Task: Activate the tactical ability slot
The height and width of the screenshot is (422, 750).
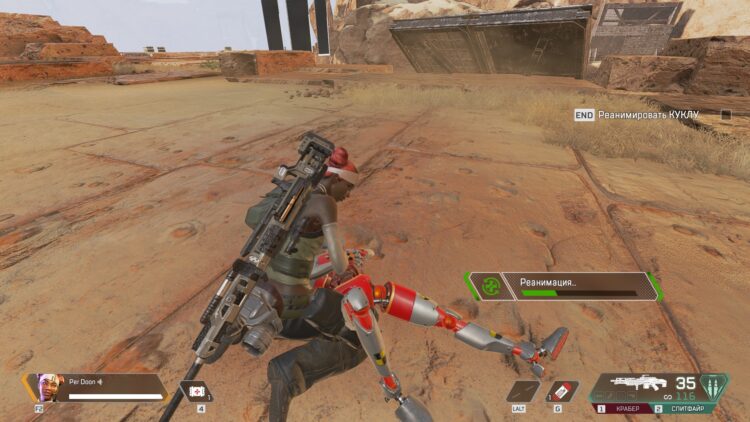Action: coord(523,391)
